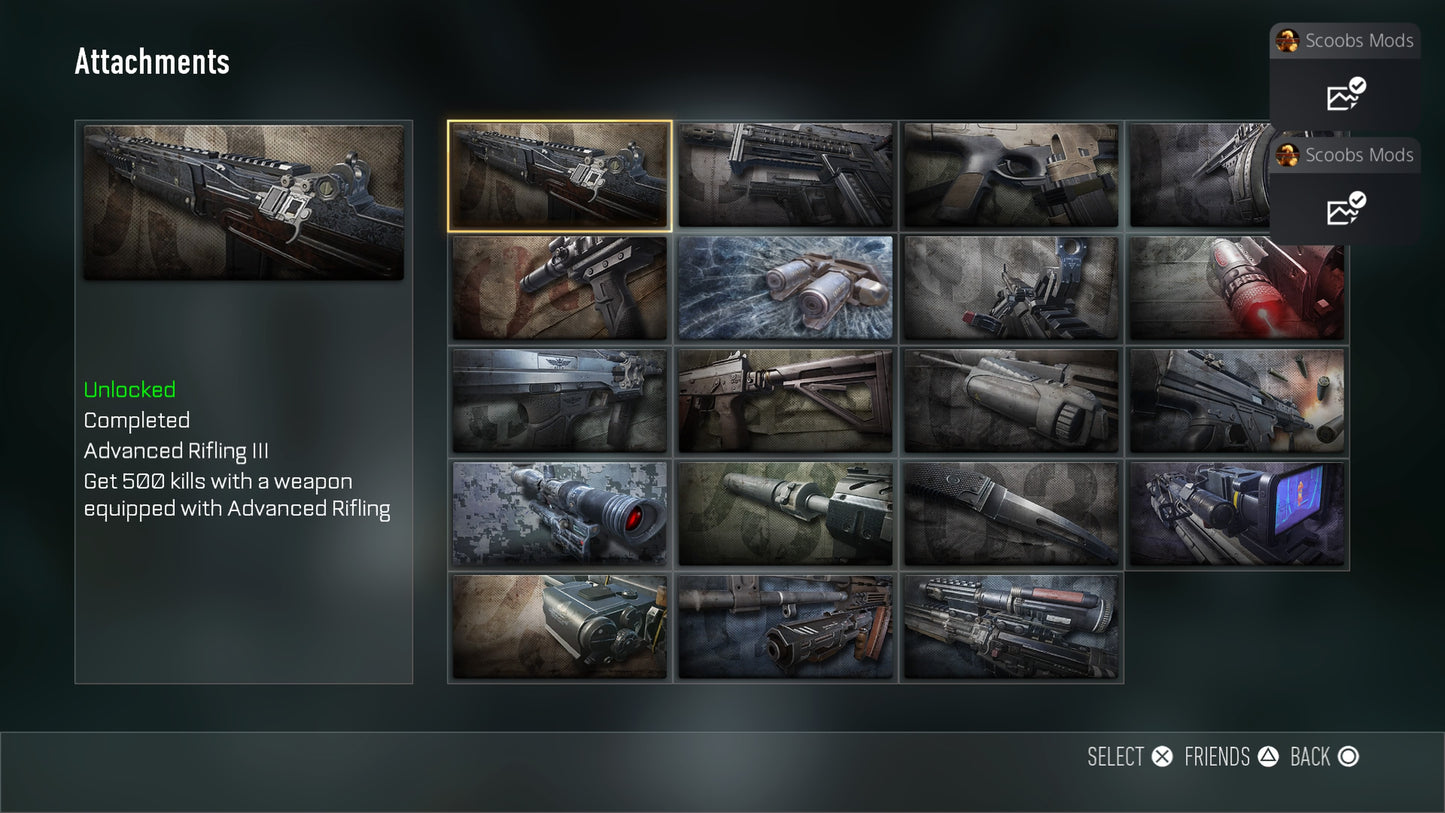1445x813 pixels.
Task: Select the red laser sight attachment
Action: click(1237, 288)
